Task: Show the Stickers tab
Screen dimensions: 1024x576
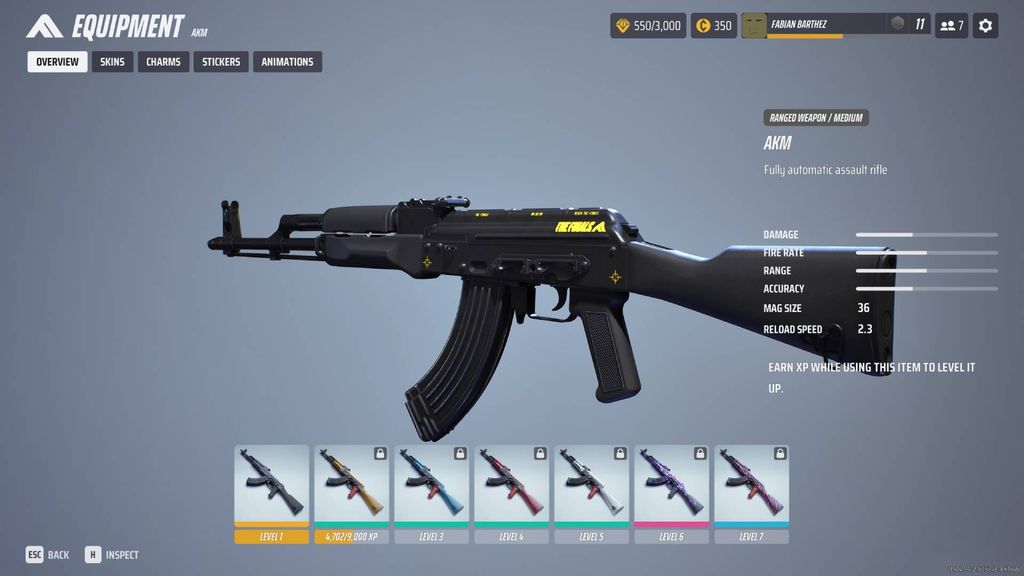Action: pos(221,62)
